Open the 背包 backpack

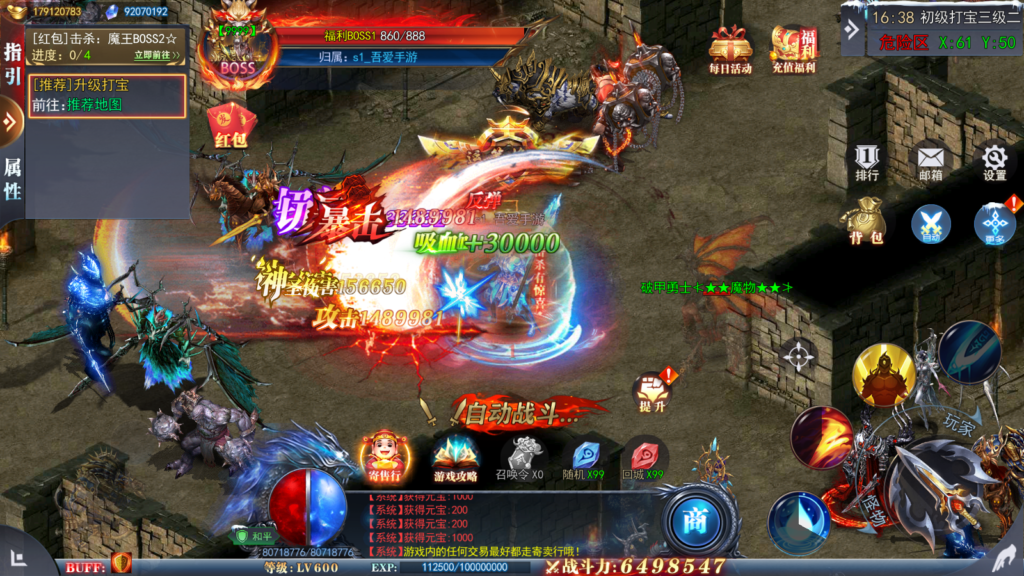pos(866,221)
